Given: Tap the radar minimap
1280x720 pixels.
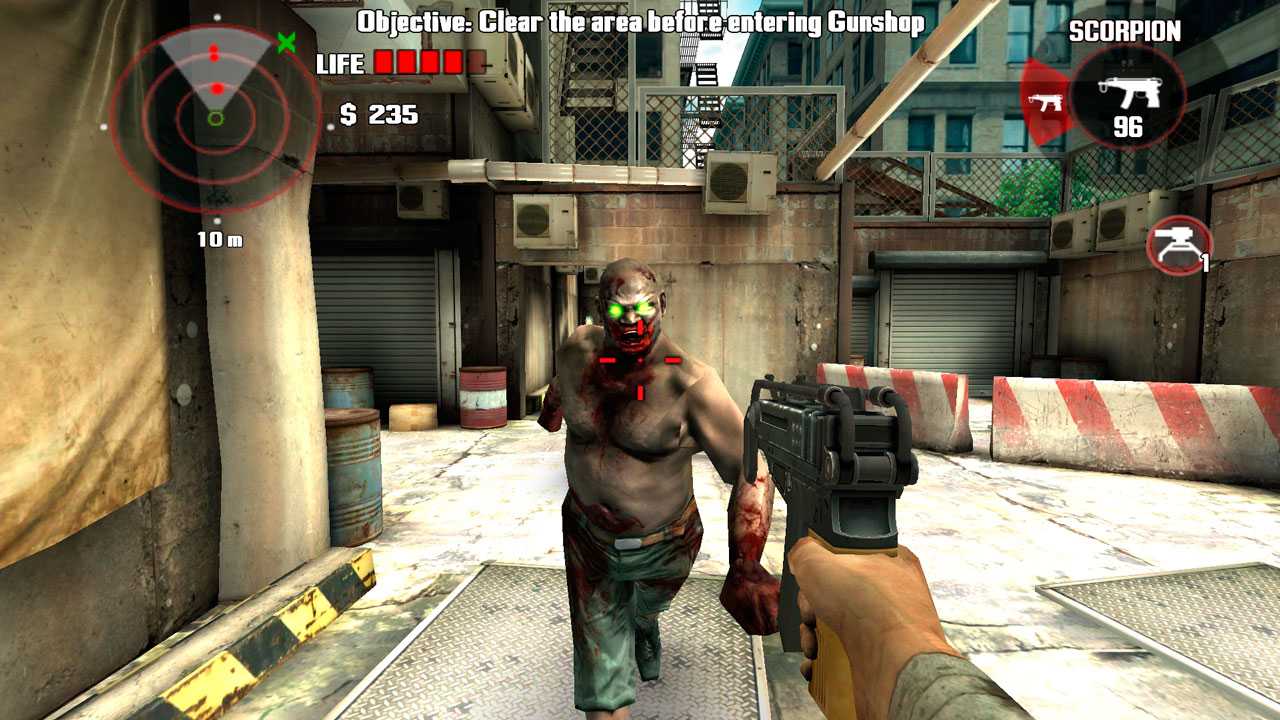Looking at the screenshot, I should click(216, 118).
